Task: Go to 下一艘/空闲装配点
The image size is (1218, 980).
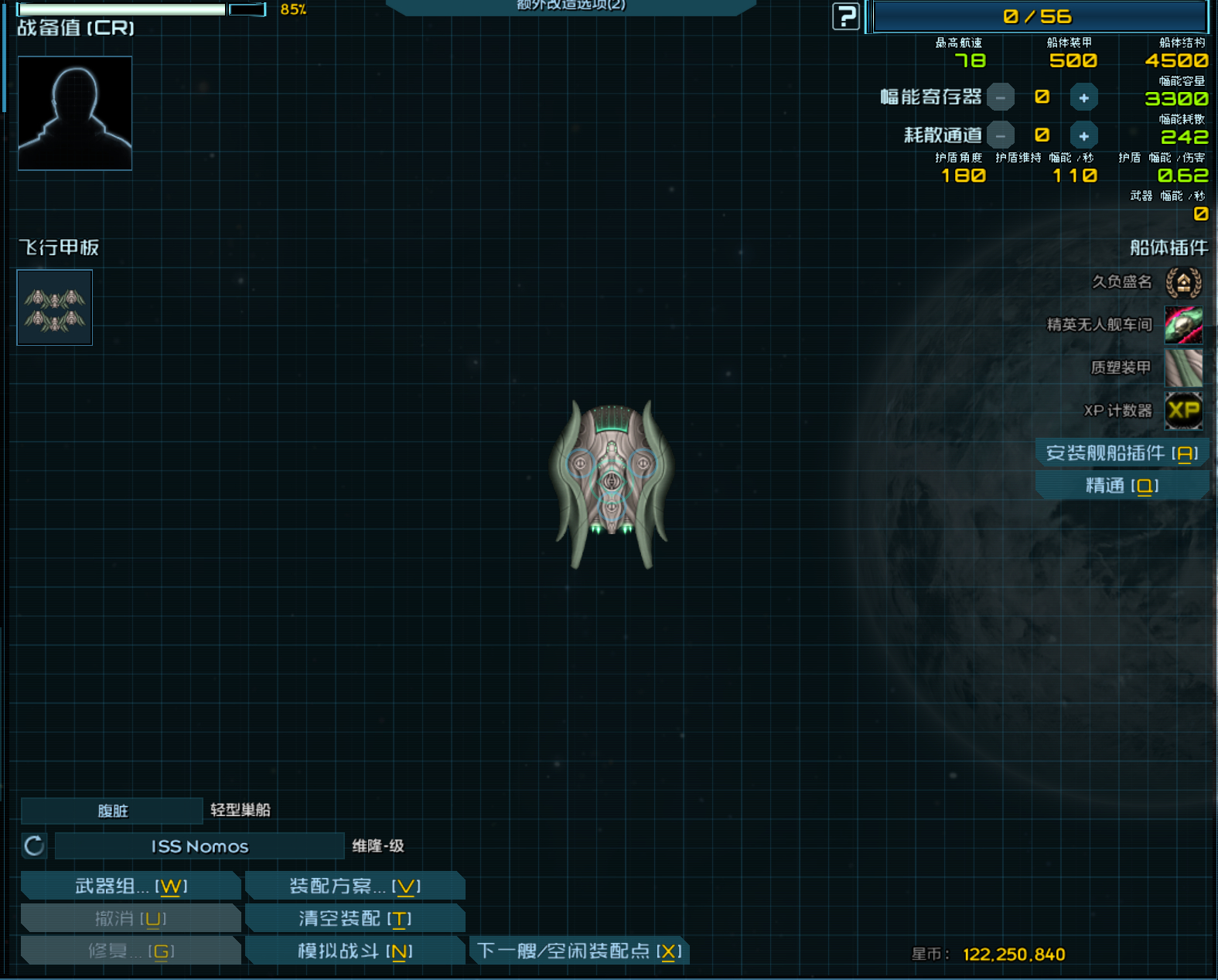Action: click(x=578, y=951)
